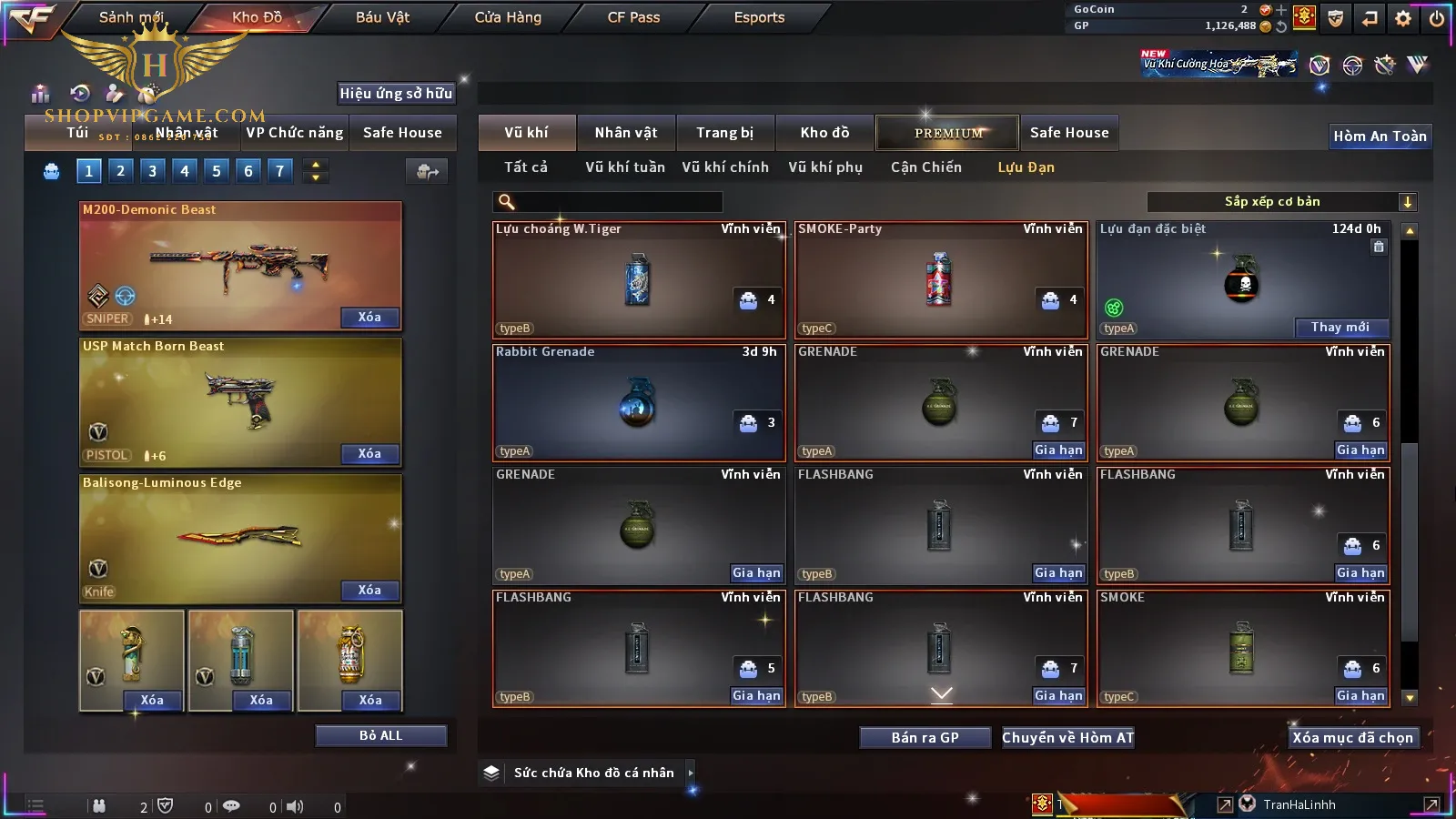Switch to the Cận Chiến tab

point(925,167)
